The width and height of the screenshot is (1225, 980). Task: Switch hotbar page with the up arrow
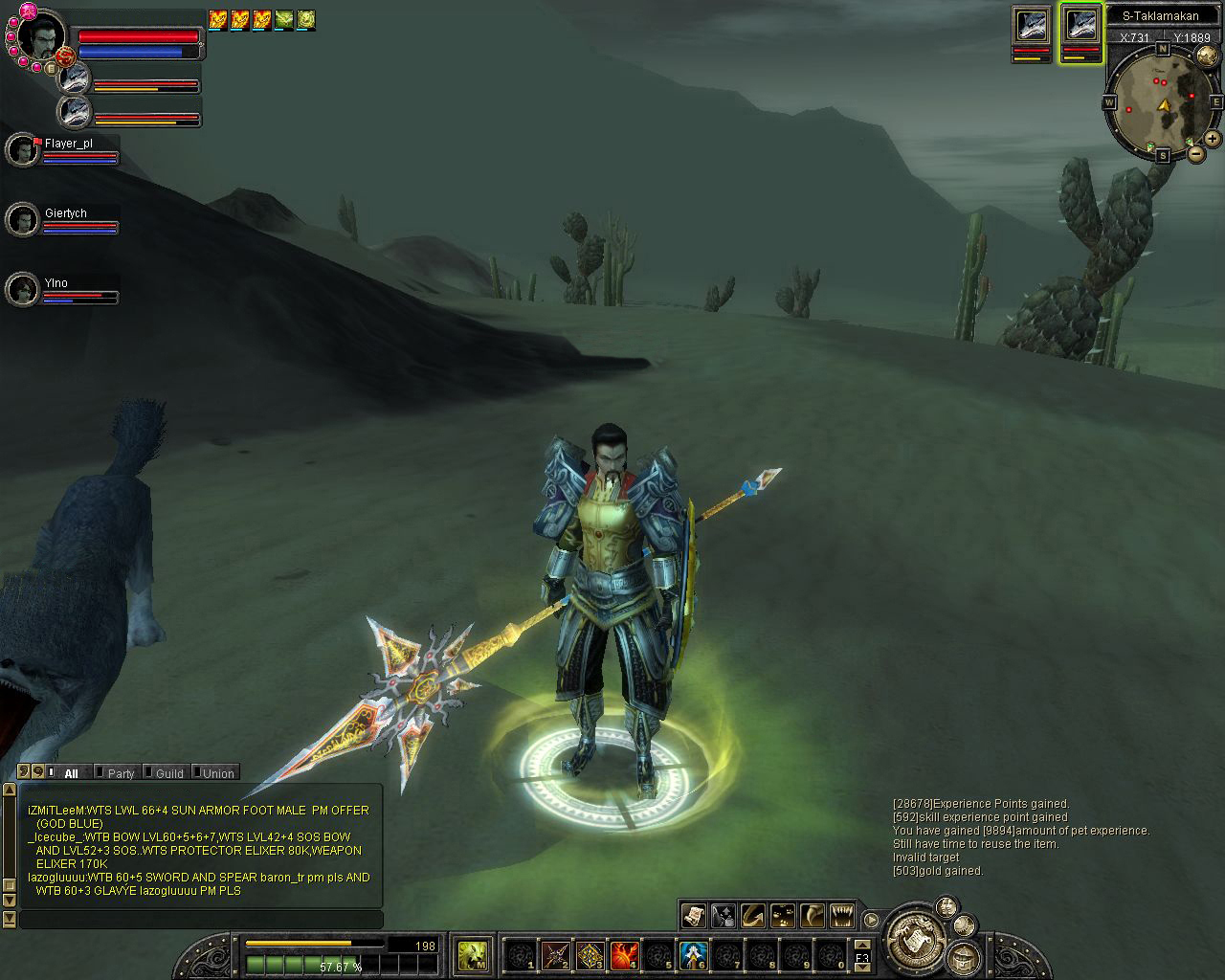point(862,945)
